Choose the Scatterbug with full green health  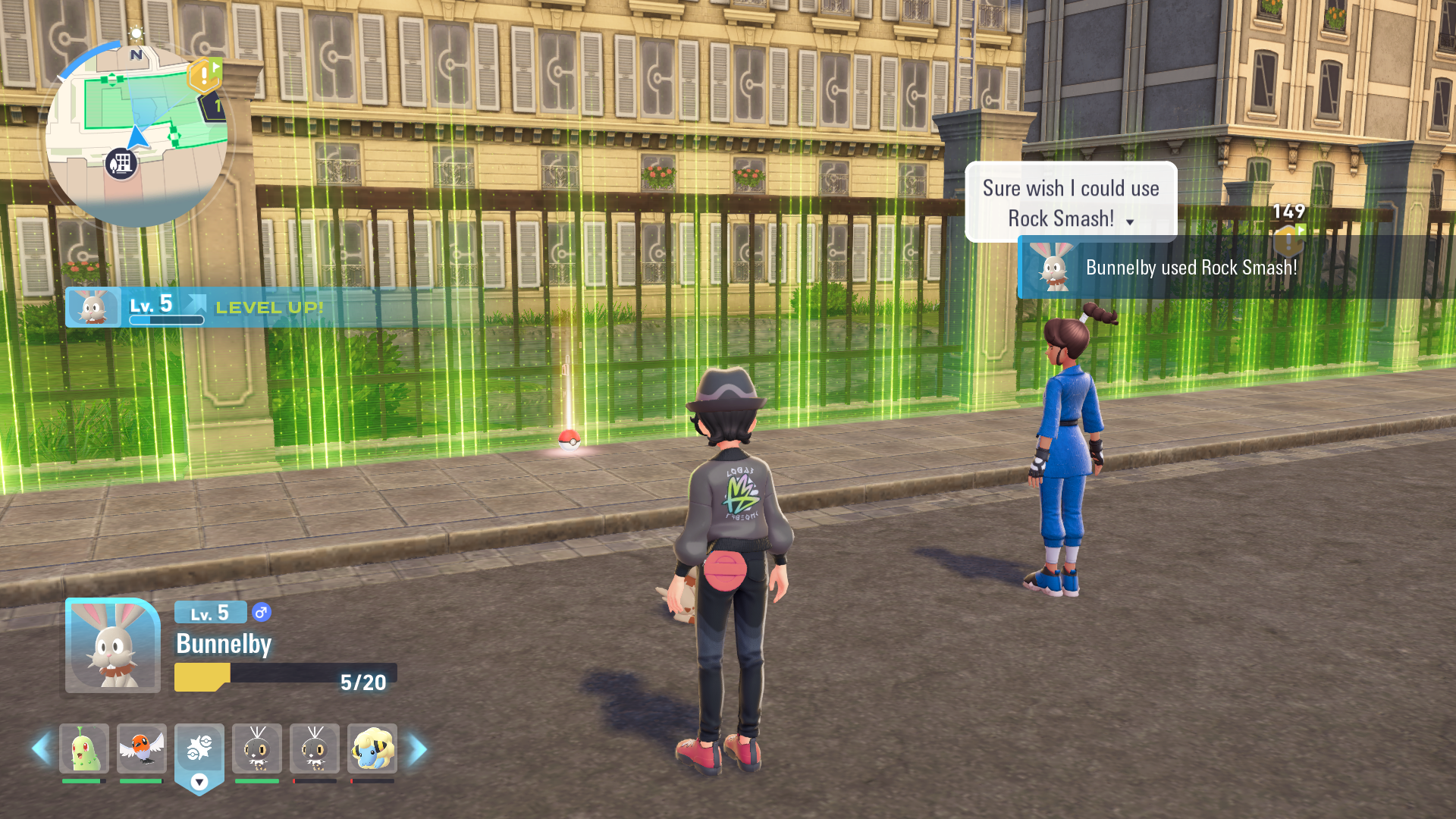257,749
